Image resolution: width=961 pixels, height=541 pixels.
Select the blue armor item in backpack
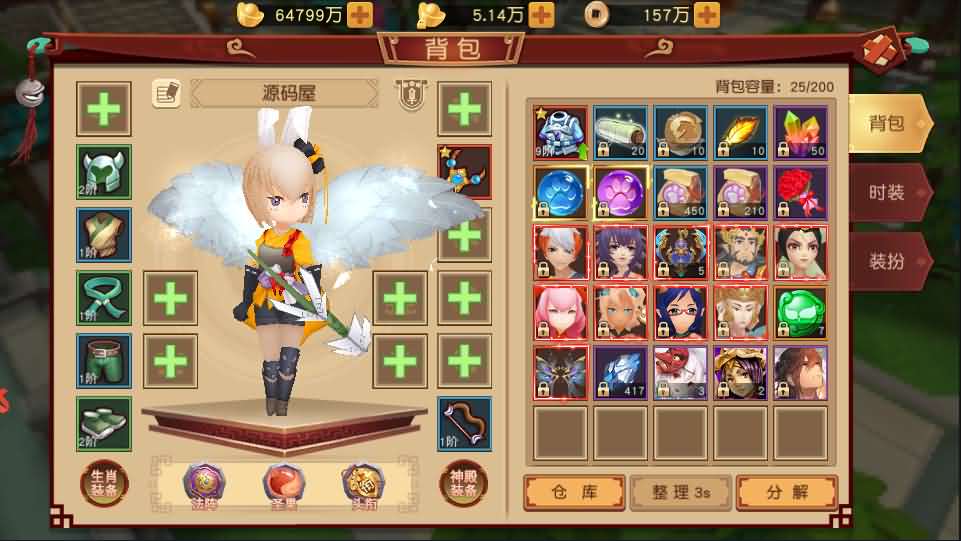tap(561, 132)
